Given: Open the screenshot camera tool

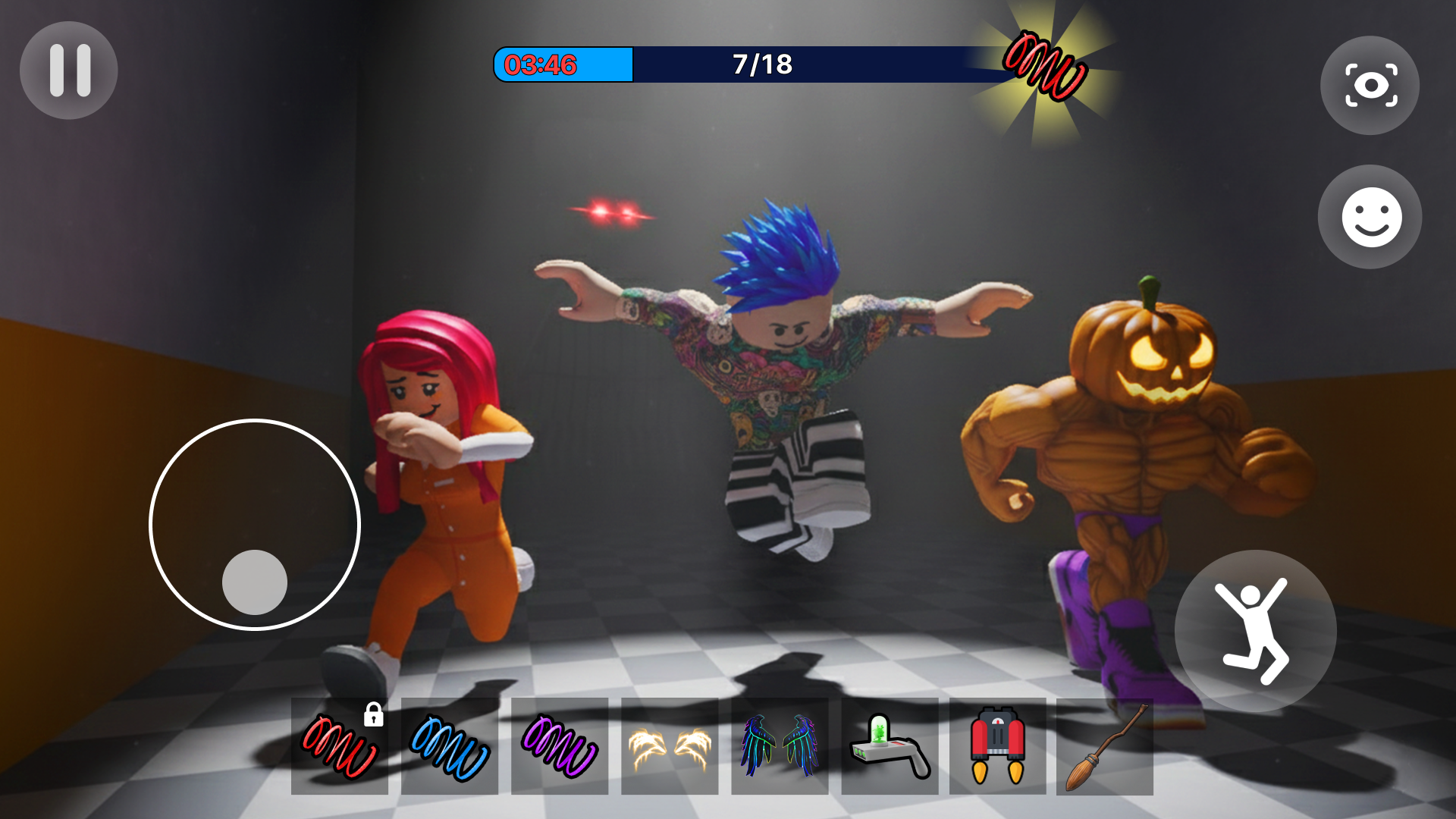Looking at the screenshot, I should click(x=1370, y=85).
